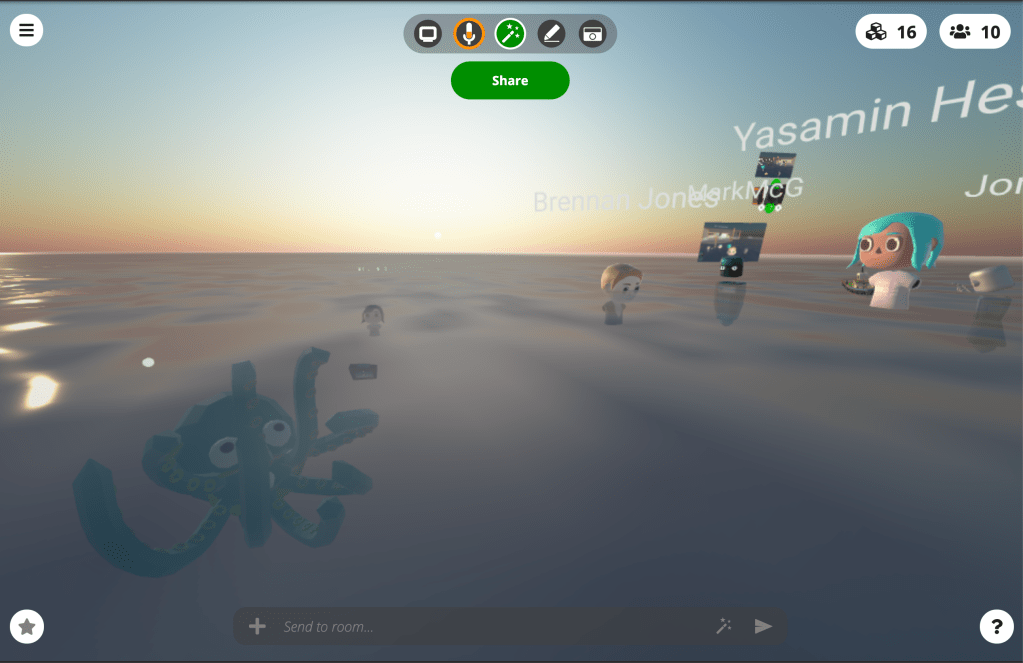The image size is (1023, 663).
Task: Open the hamburger menu
Action: click(27, 30)
